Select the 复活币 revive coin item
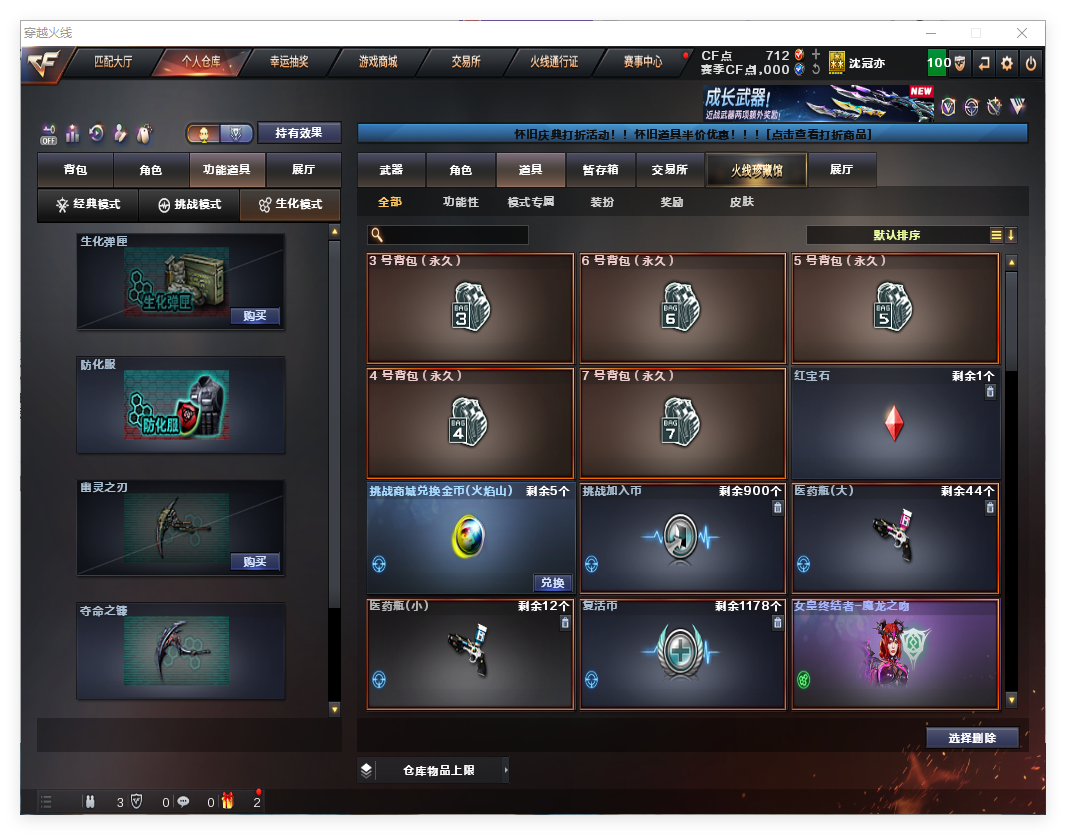 click(x=682, y=654)
